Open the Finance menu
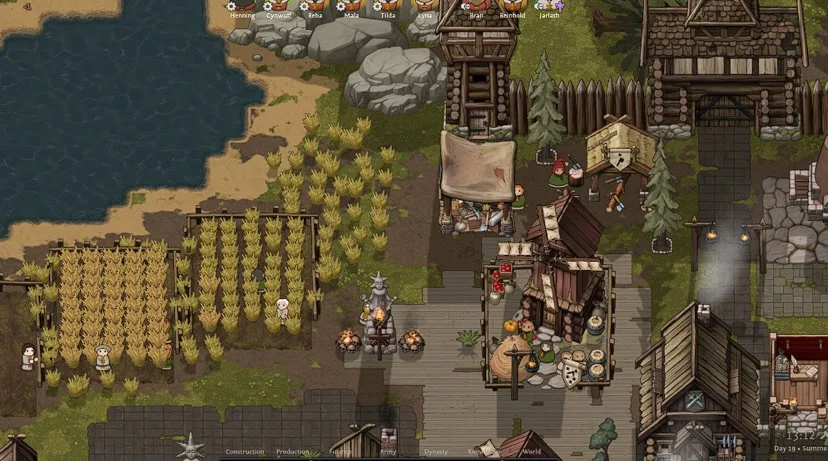The image size is (828, 461). click(x=342, y=452)
